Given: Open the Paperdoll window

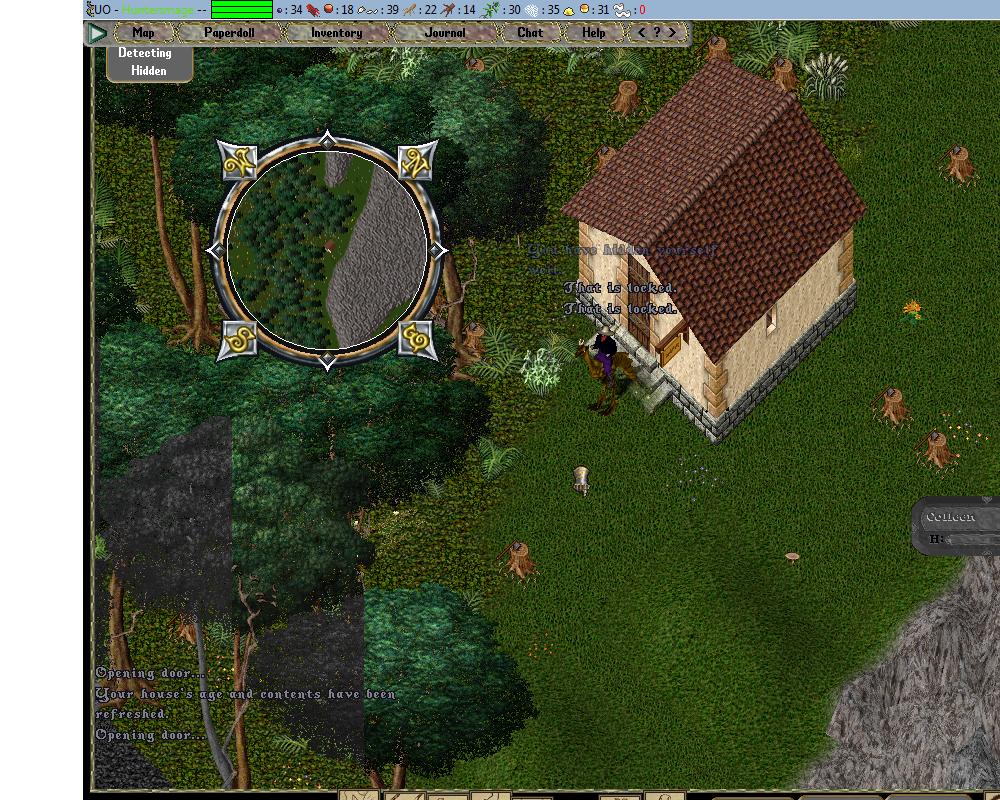Looking at the screenshot, I should tap(229, 33).
